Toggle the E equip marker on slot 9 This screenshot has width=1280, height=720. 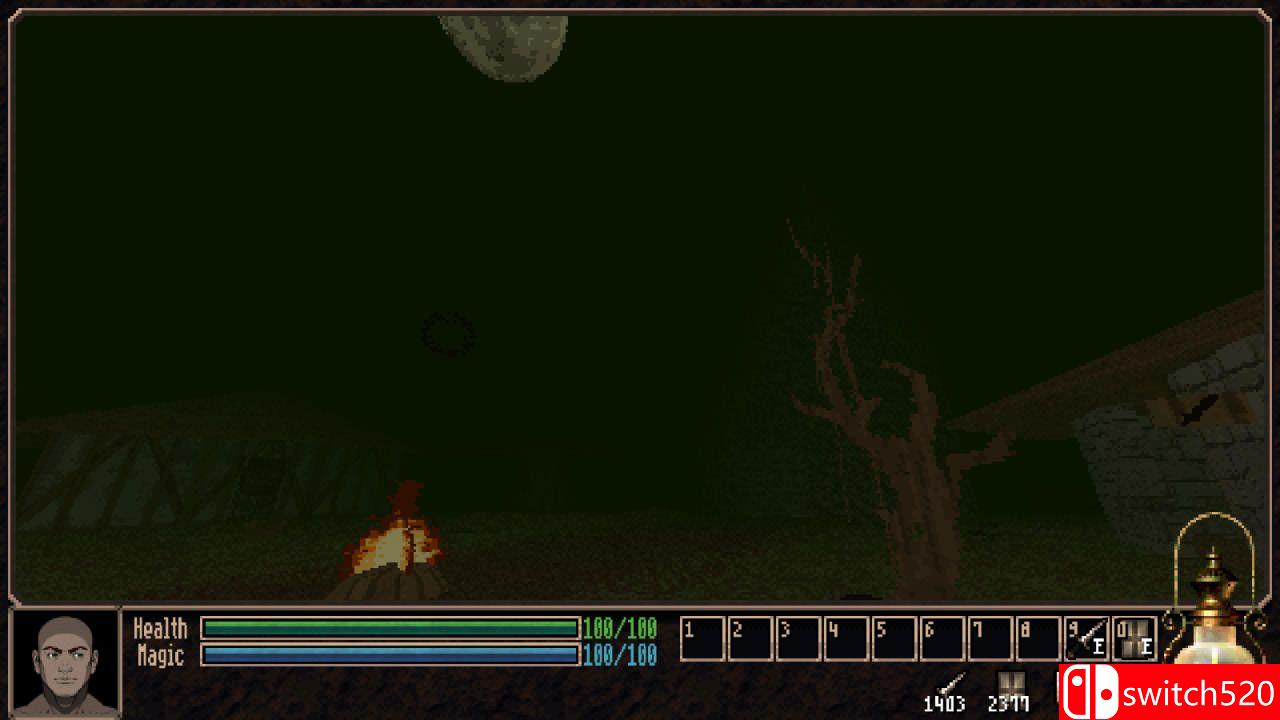point(1097,645)
